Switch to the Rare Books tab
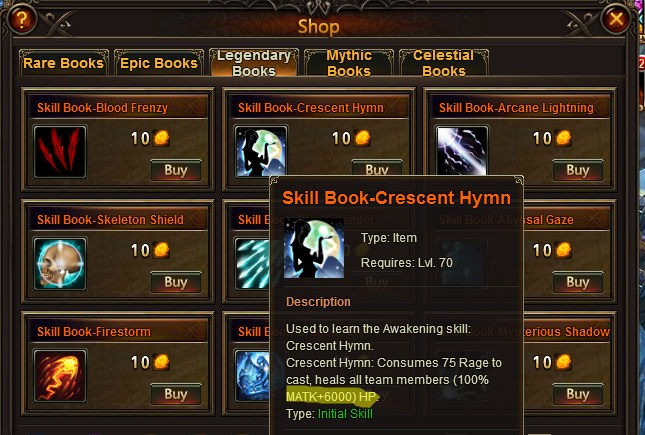This screenshot has width=645, height=435. [x=64, y=63]
